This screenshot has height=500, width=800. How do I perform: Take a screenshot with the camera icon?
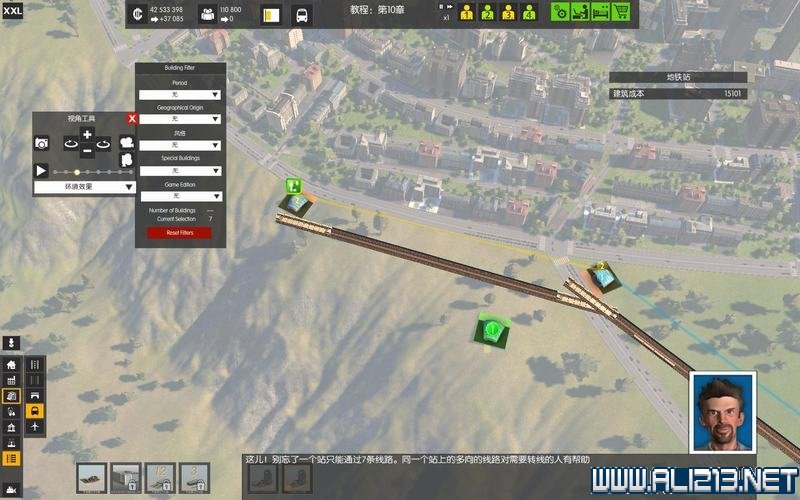click(x=42, y=144)
